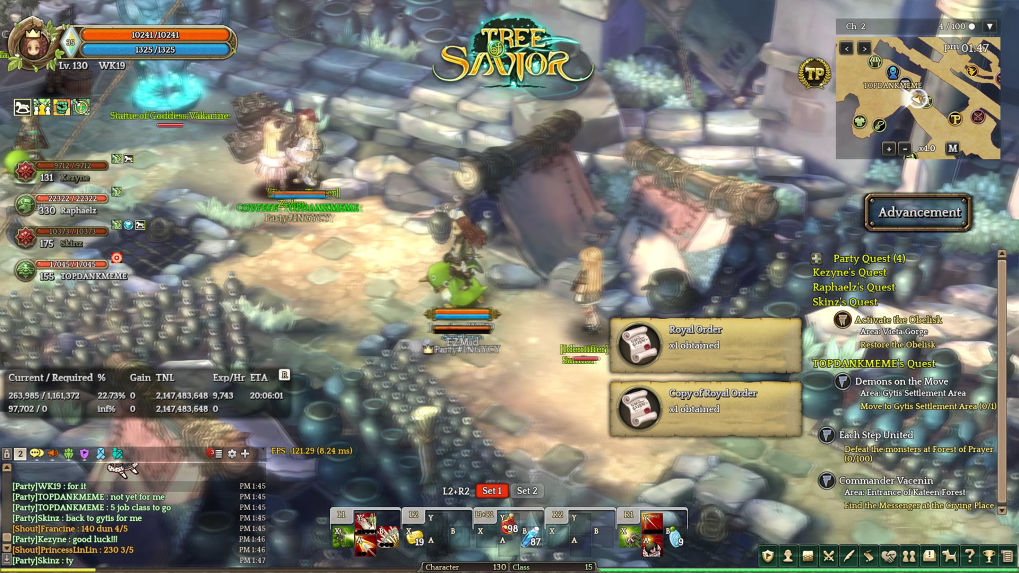Switch to skill Set 2
This screenshot has height=573, width=1019.
click(x=527, y=491)
